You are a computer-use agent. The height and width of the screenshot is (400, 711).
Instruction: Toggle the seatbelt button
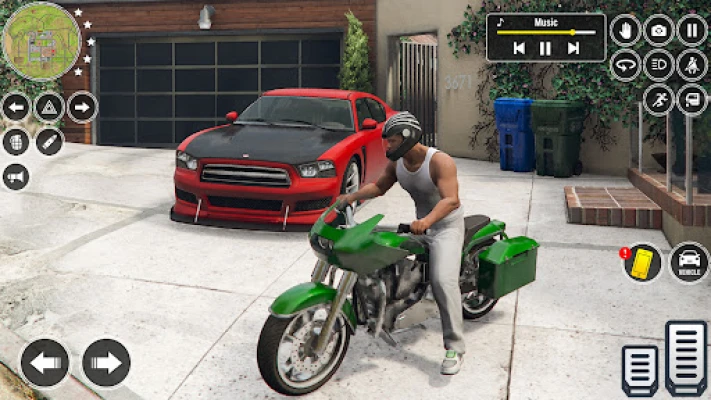pyautogui.click(x=692, y=65)
